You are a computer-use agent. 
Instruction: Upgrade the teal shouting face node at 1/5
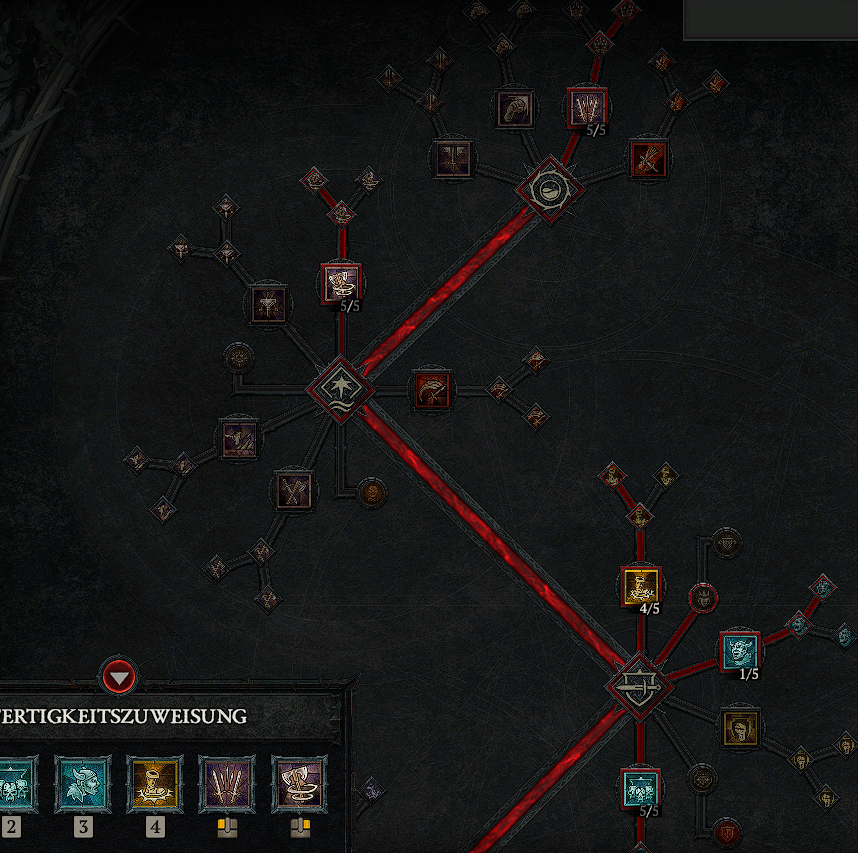pyautogui.click(x=740, y=651)
